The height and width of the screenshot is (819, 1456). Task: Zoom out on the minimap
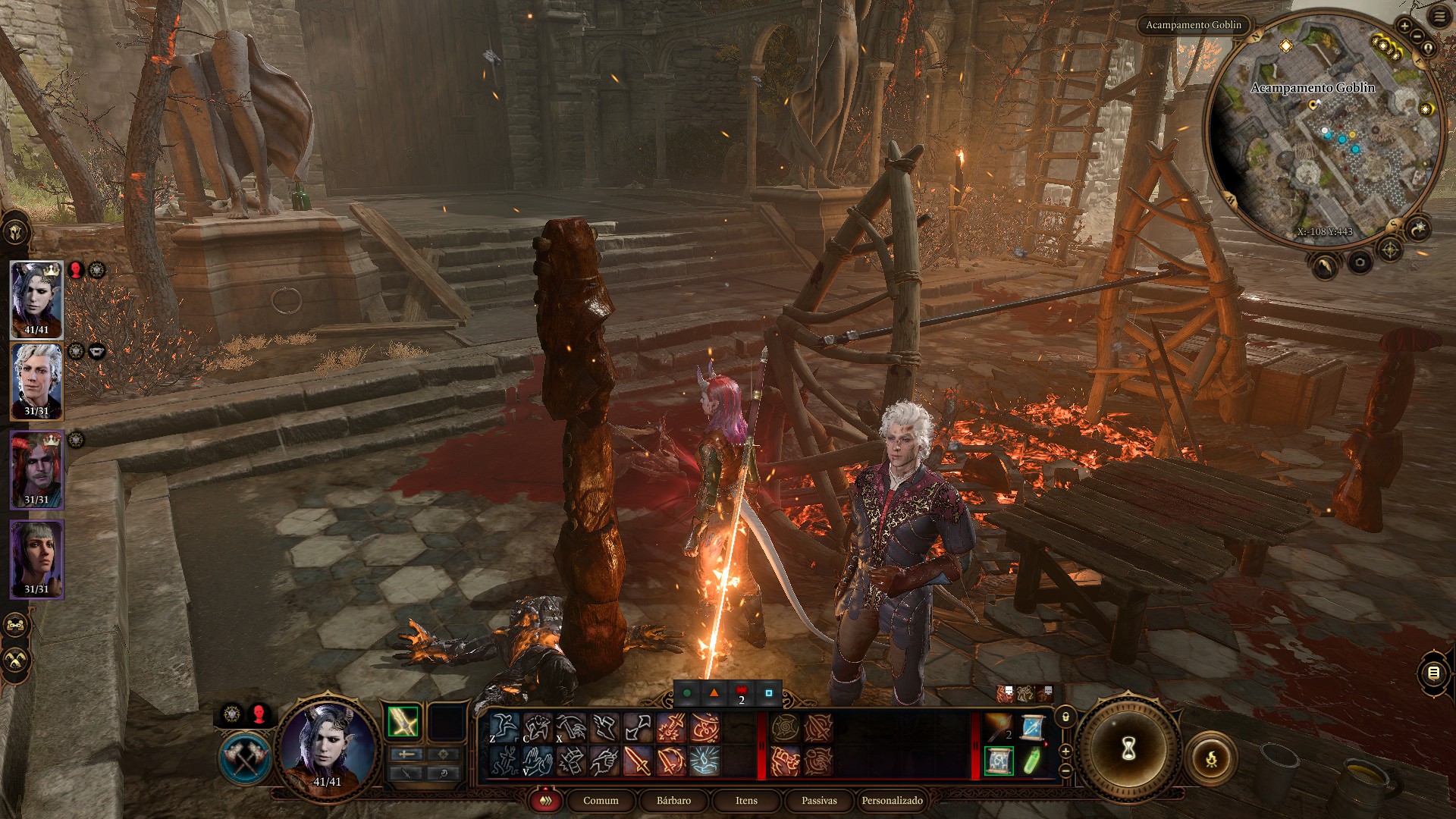[1416, 43]
